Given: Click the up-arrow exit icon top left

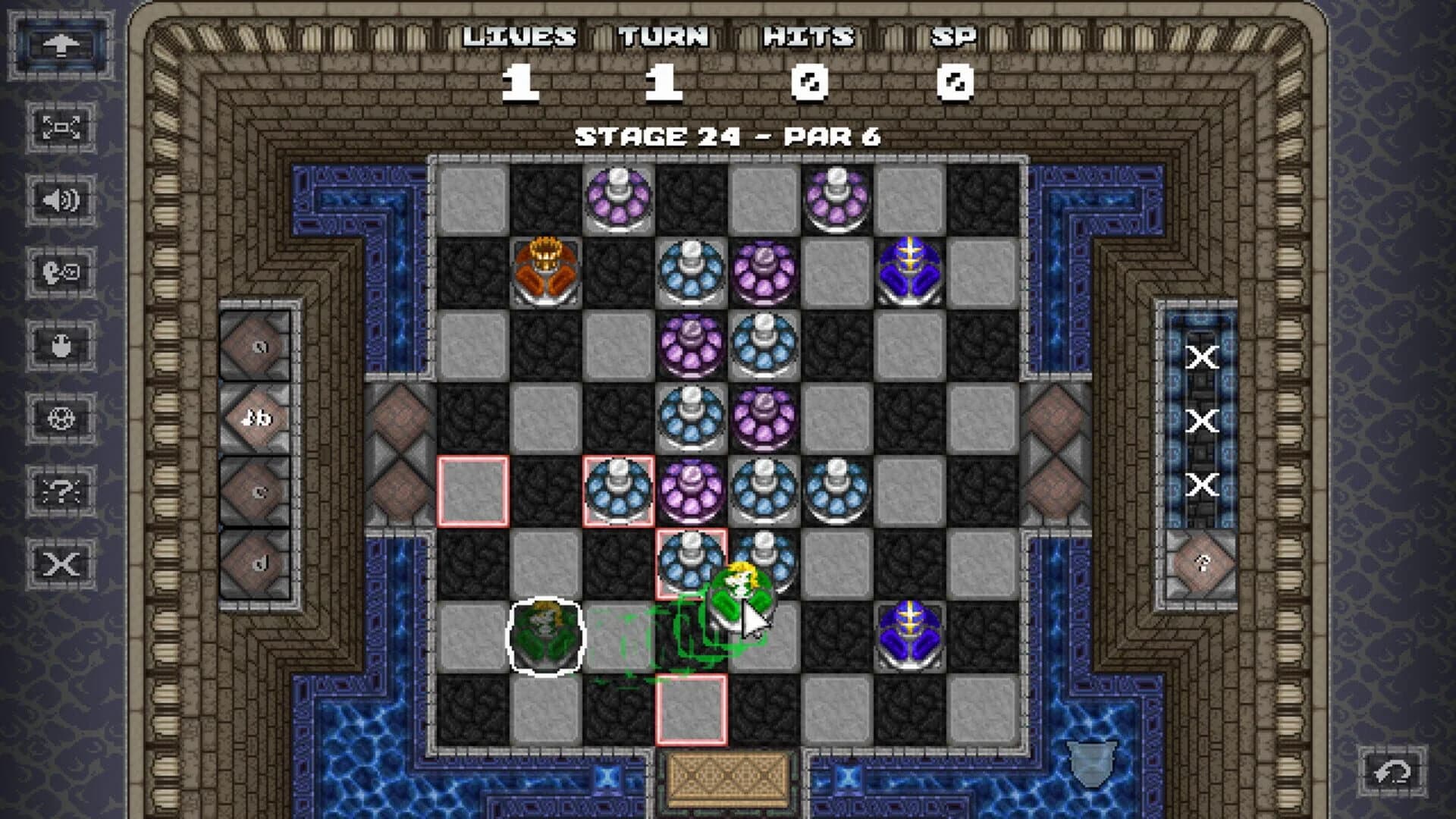Looking at the screenshot, I should [59, 44].
